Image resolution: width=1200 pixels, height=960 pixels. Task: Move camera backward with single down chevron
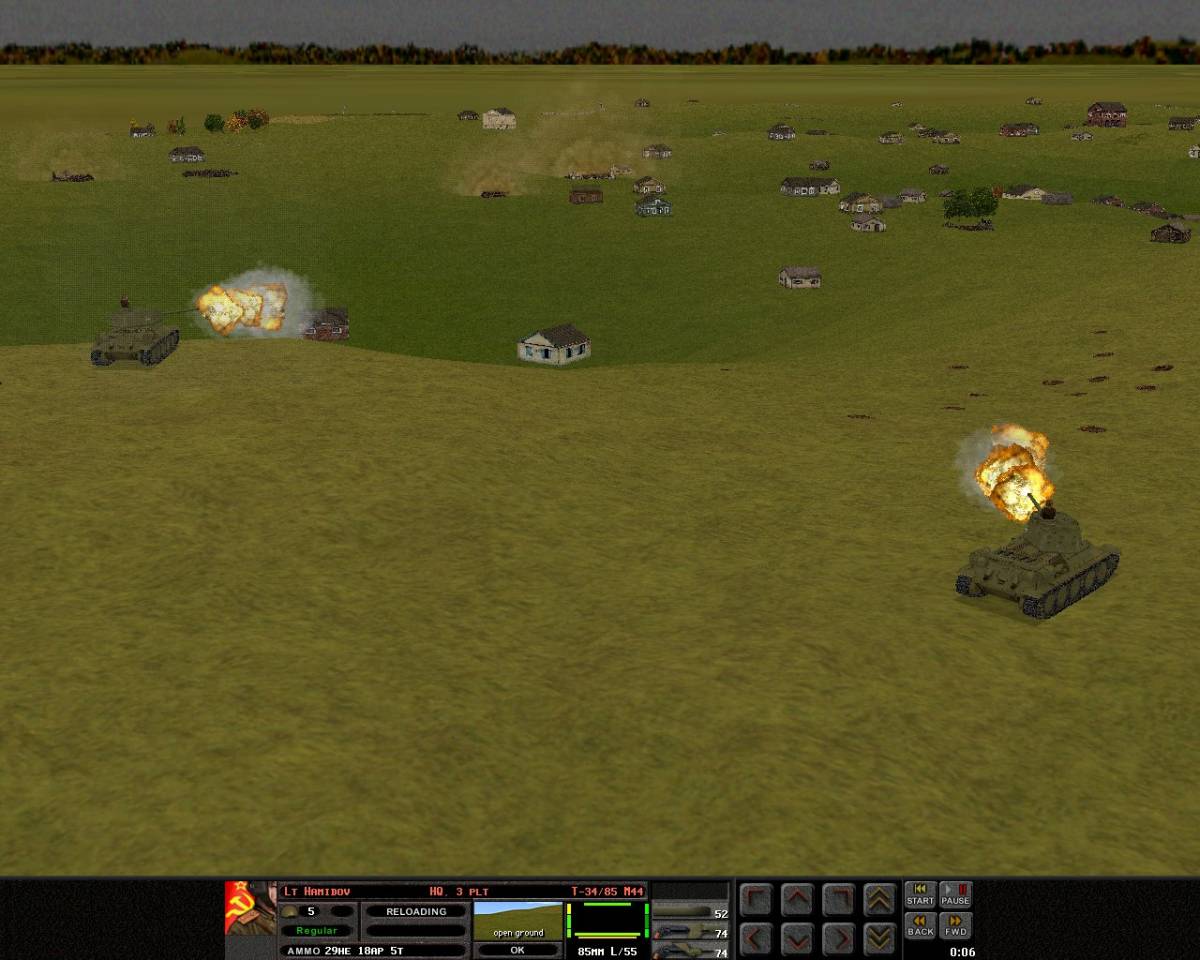(x=796, y=939)
